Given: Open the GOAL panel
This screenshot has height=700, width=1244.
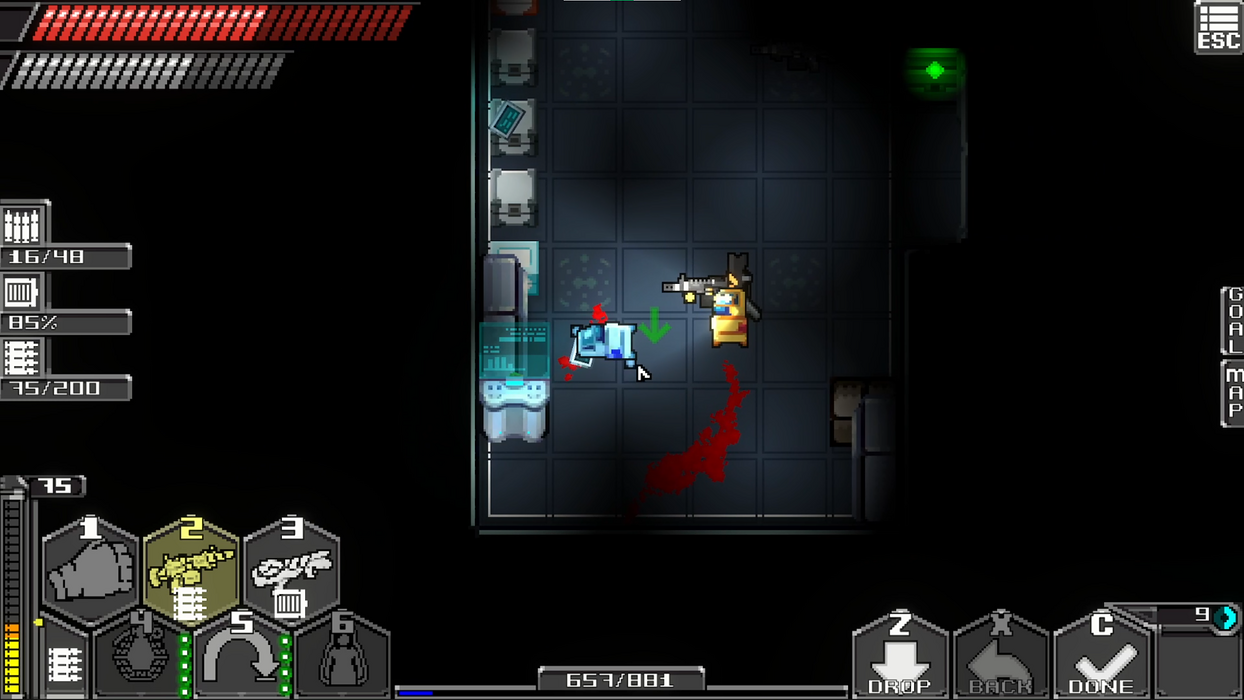Looking at the screenshot, I should click(1233, 320).
